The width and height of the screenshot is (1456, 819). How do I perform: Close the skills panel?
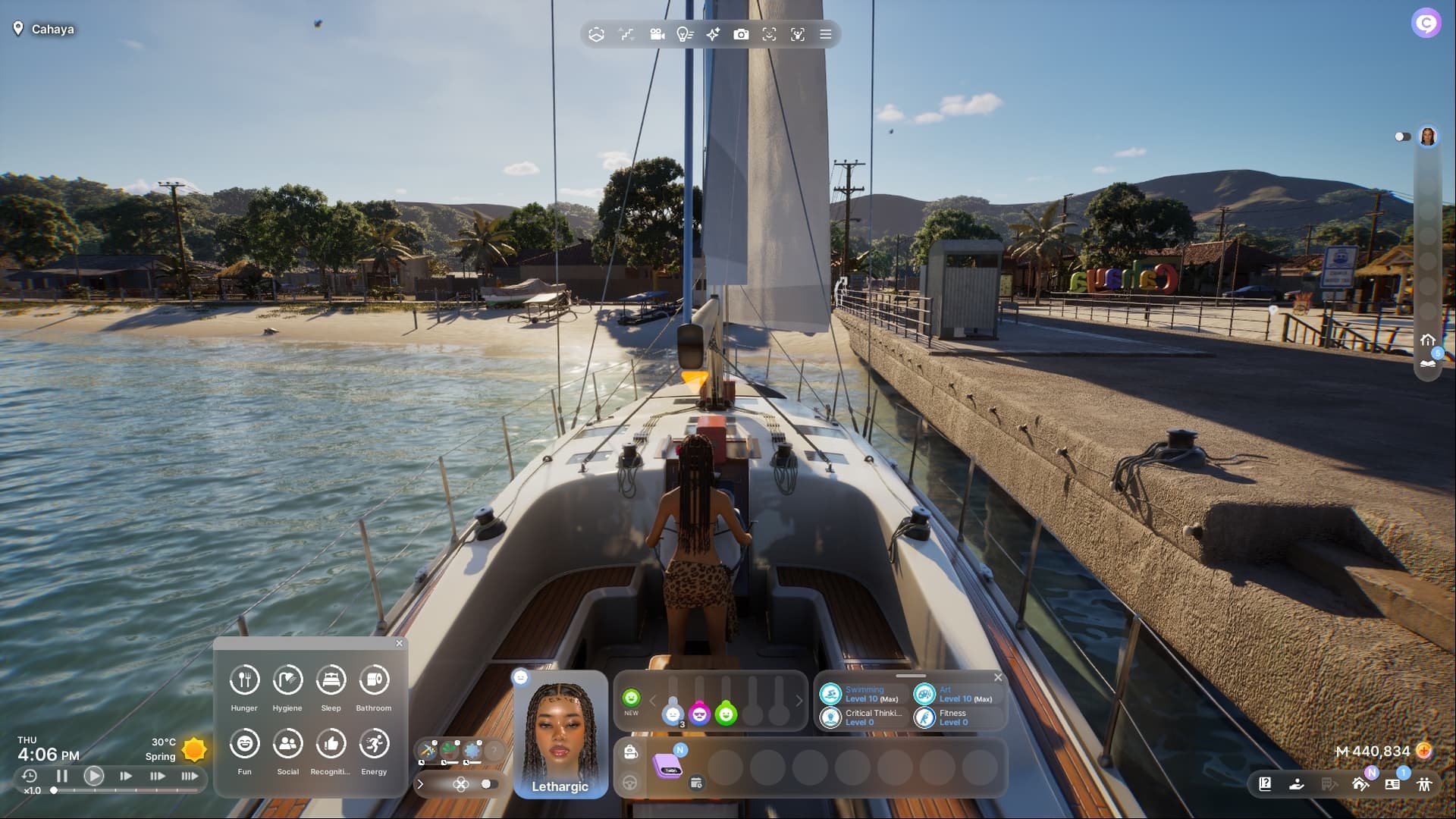(x=998, y=677)
